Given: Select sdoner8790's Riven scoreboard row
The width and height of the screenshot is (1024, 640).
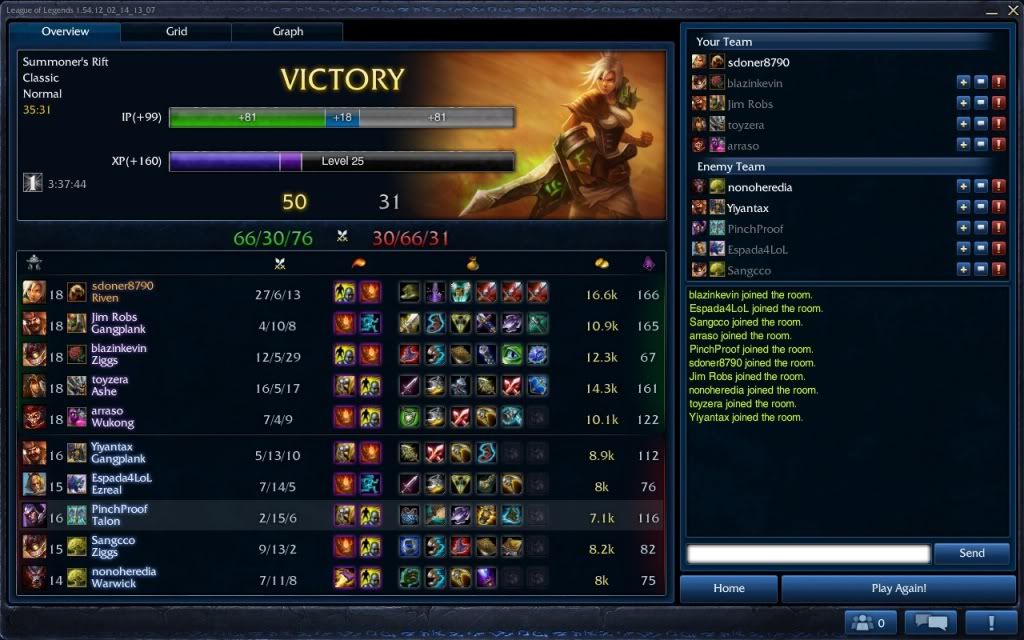Looking at the screenshot, I should (x=340, y=292).
